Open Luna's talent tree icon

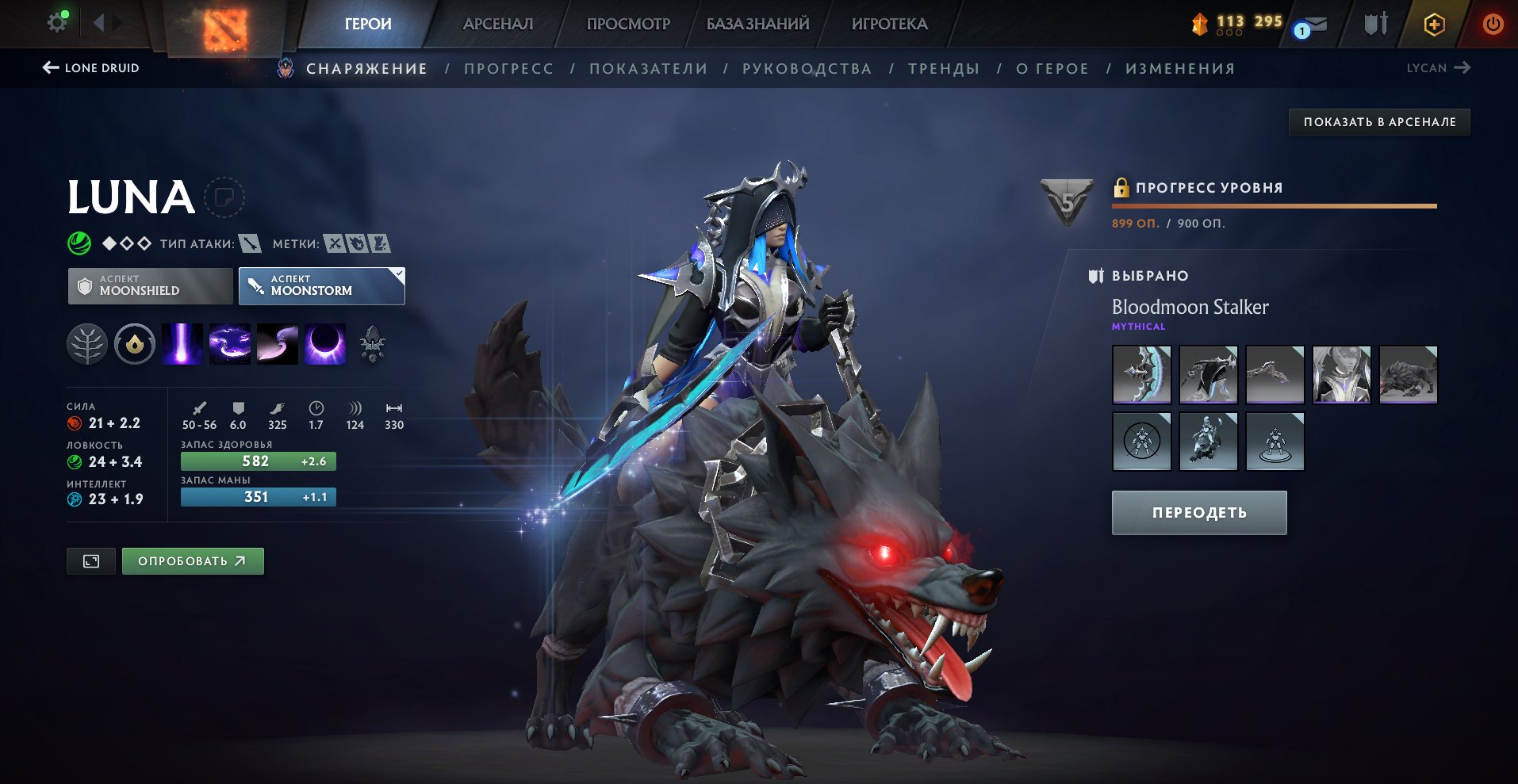point(89,344)
